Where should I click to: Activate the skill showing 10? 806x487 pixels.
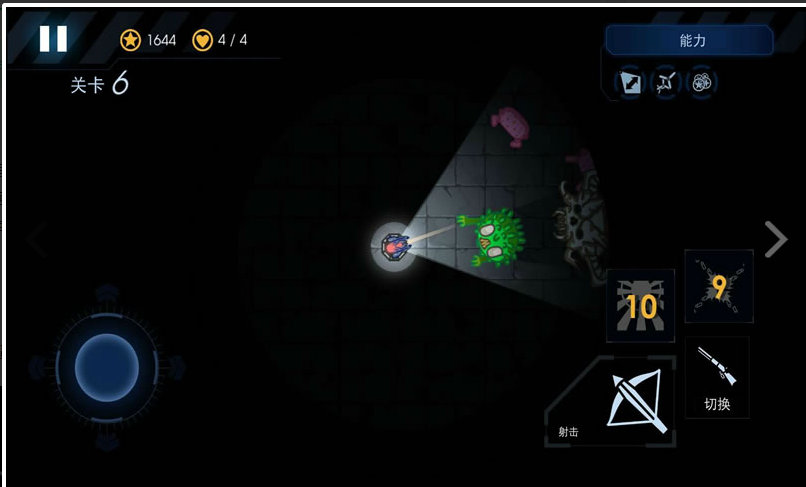(640, 306)
